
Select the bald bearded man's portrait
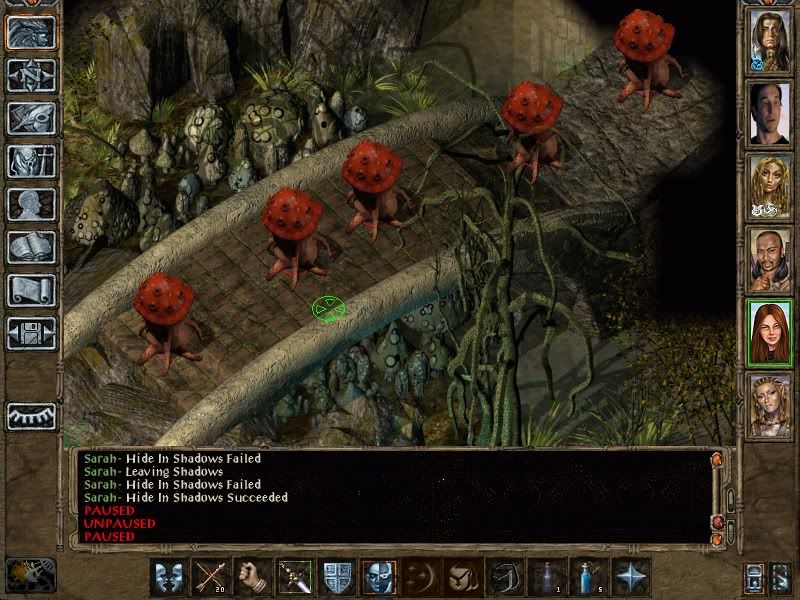[770, 259]
